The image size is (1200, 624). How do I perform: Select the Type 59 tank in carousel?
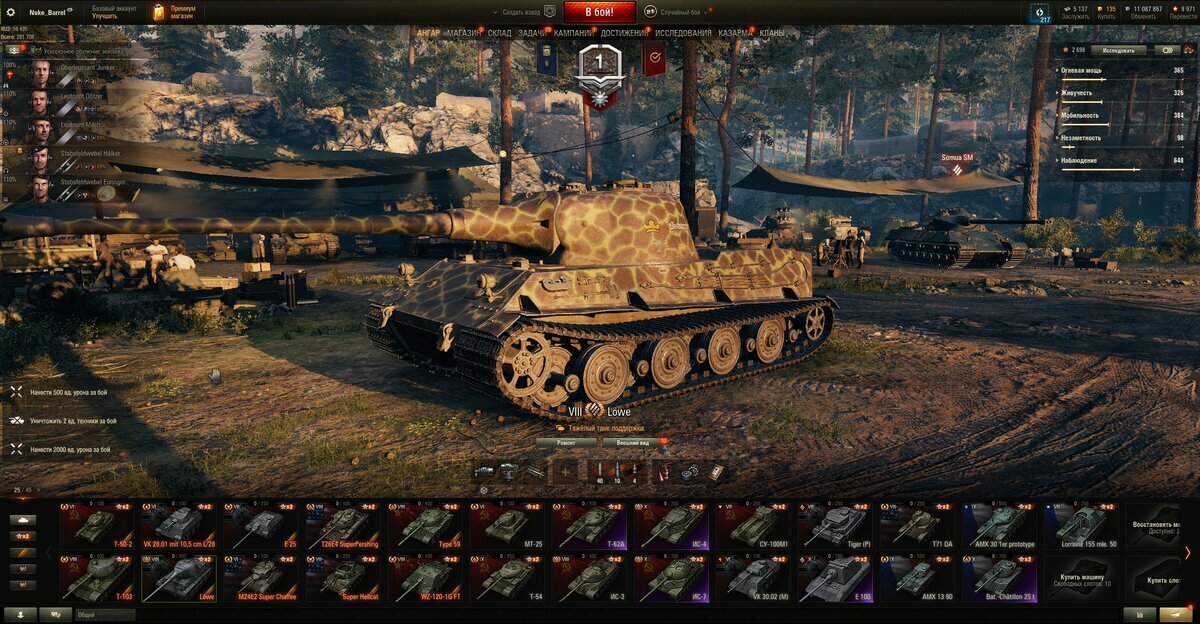click(x=429, y=526)
